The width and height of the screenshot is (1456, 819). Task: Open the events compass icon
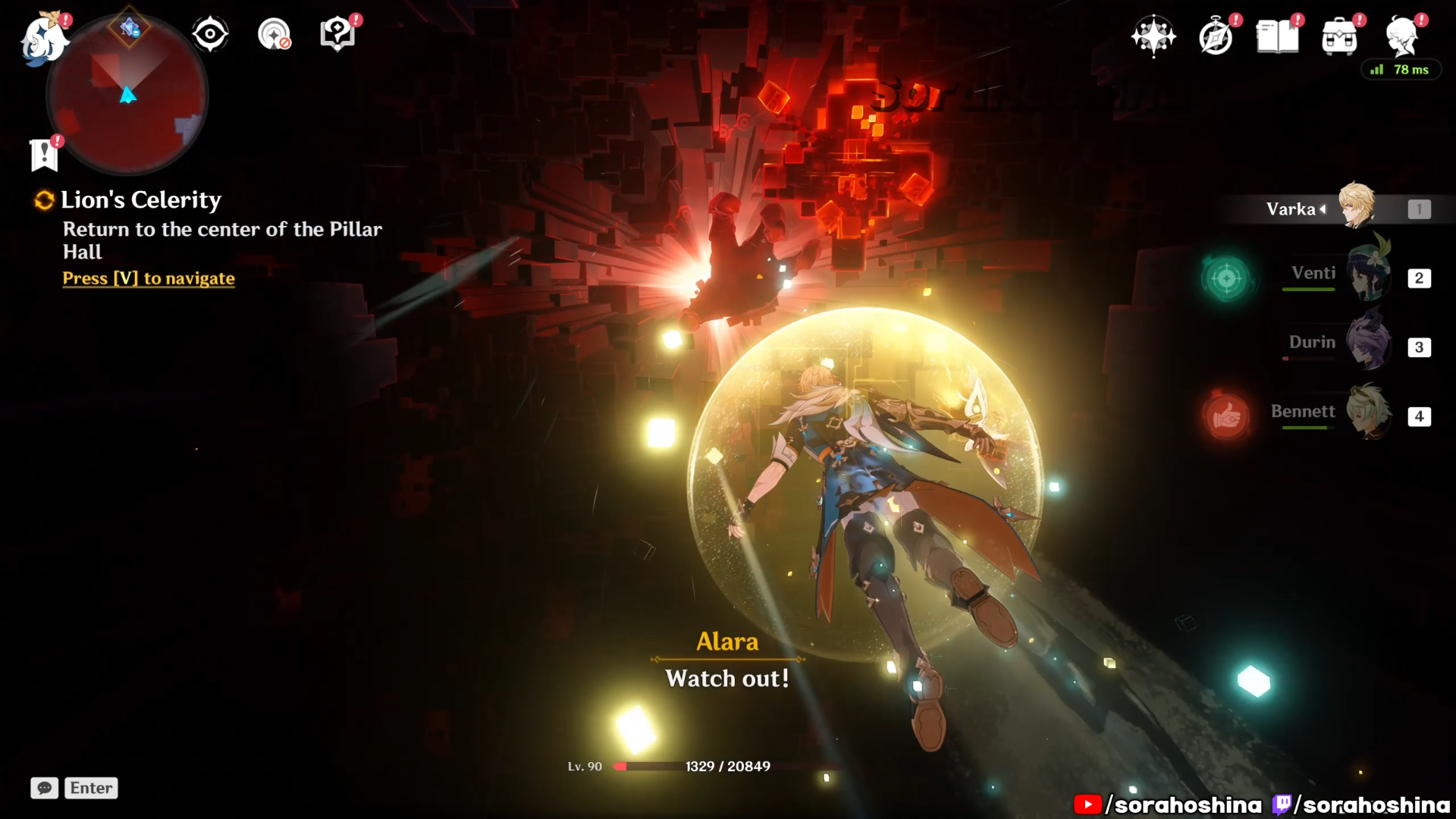1215,36
